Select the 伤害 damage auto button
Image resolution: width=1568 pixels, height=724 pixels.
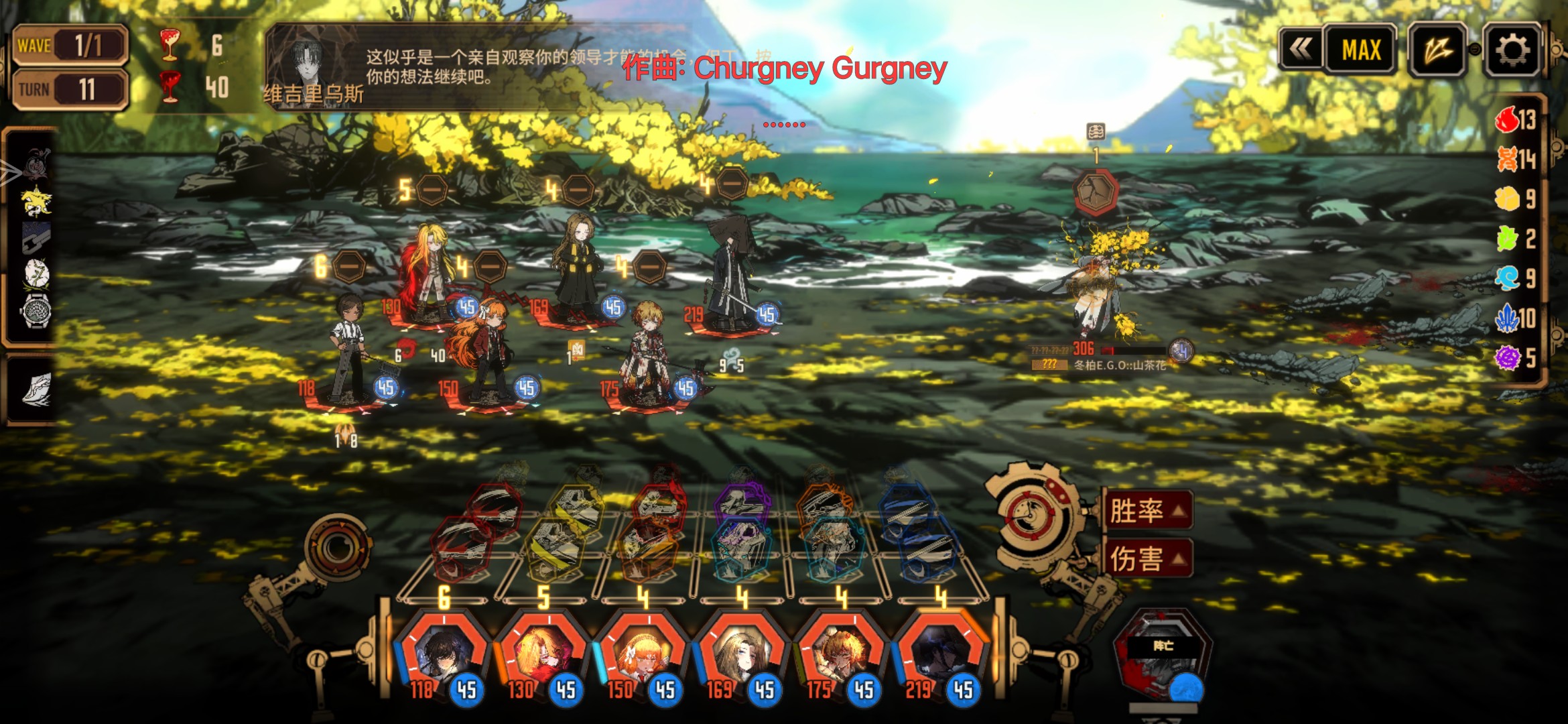[1147, 558]
